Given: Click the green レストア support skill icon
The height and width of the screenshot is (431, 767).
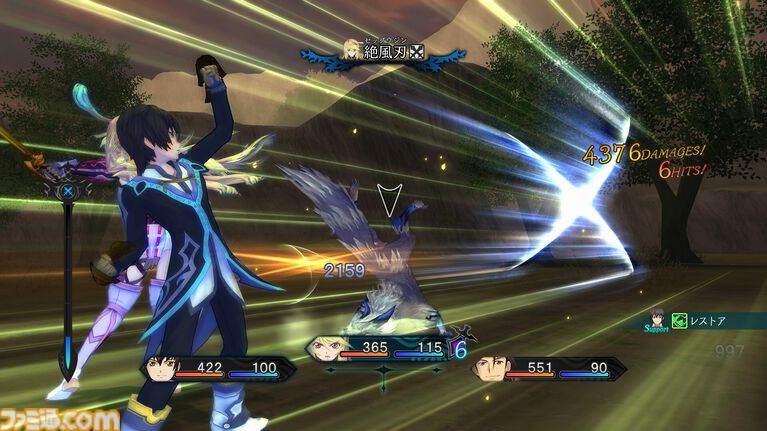Looking at the screenshot, I should (679, 321).
